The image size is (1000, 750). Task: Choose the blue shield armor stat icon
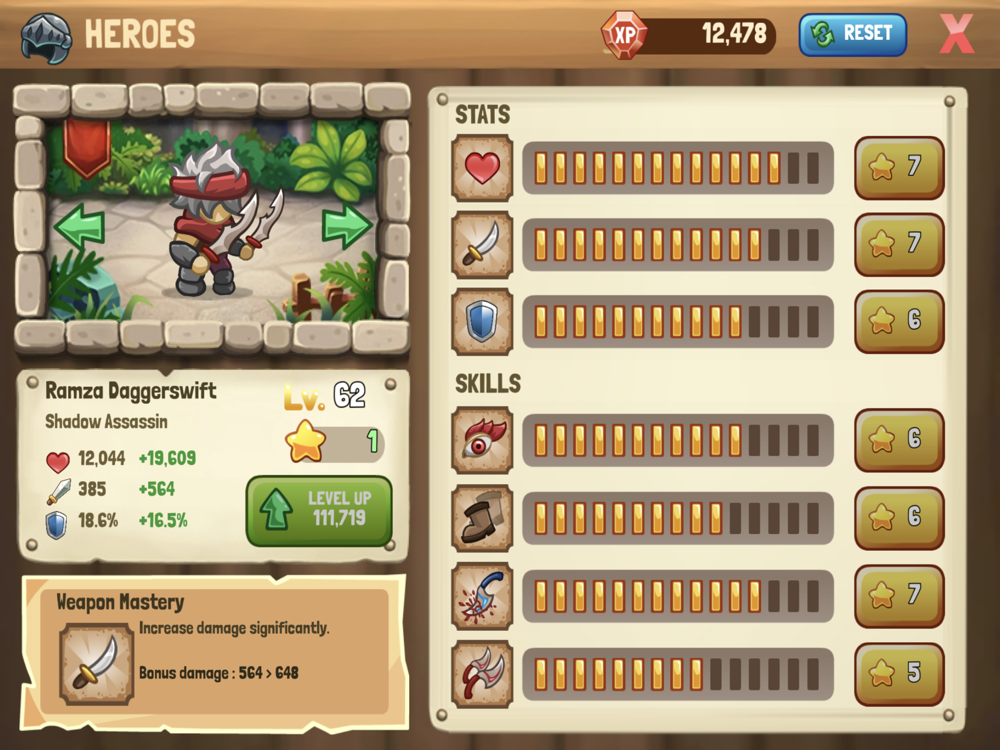(x=482, y=322)
